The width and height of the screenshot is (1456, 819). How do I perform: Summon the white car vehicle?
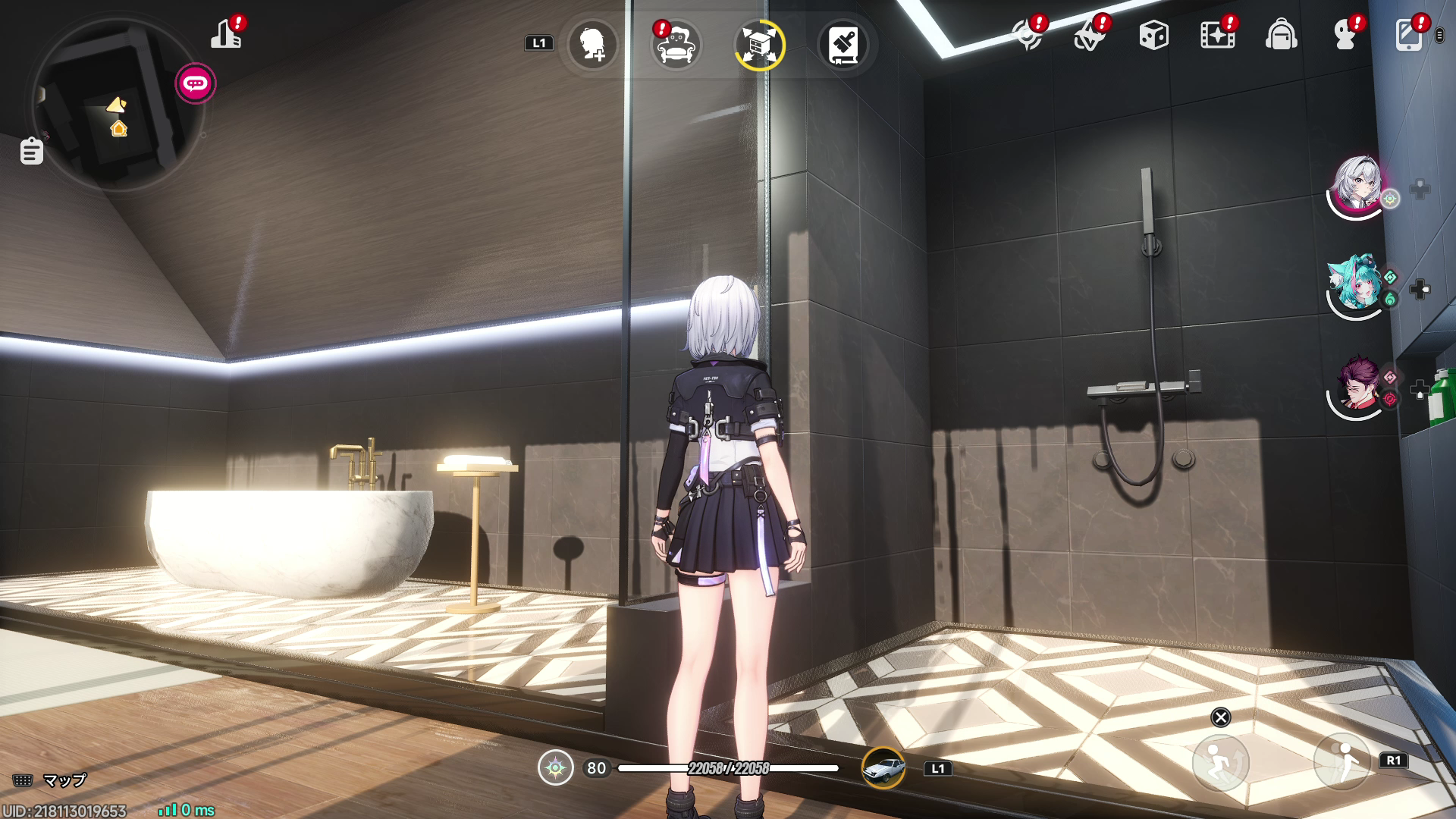point(883,768)
